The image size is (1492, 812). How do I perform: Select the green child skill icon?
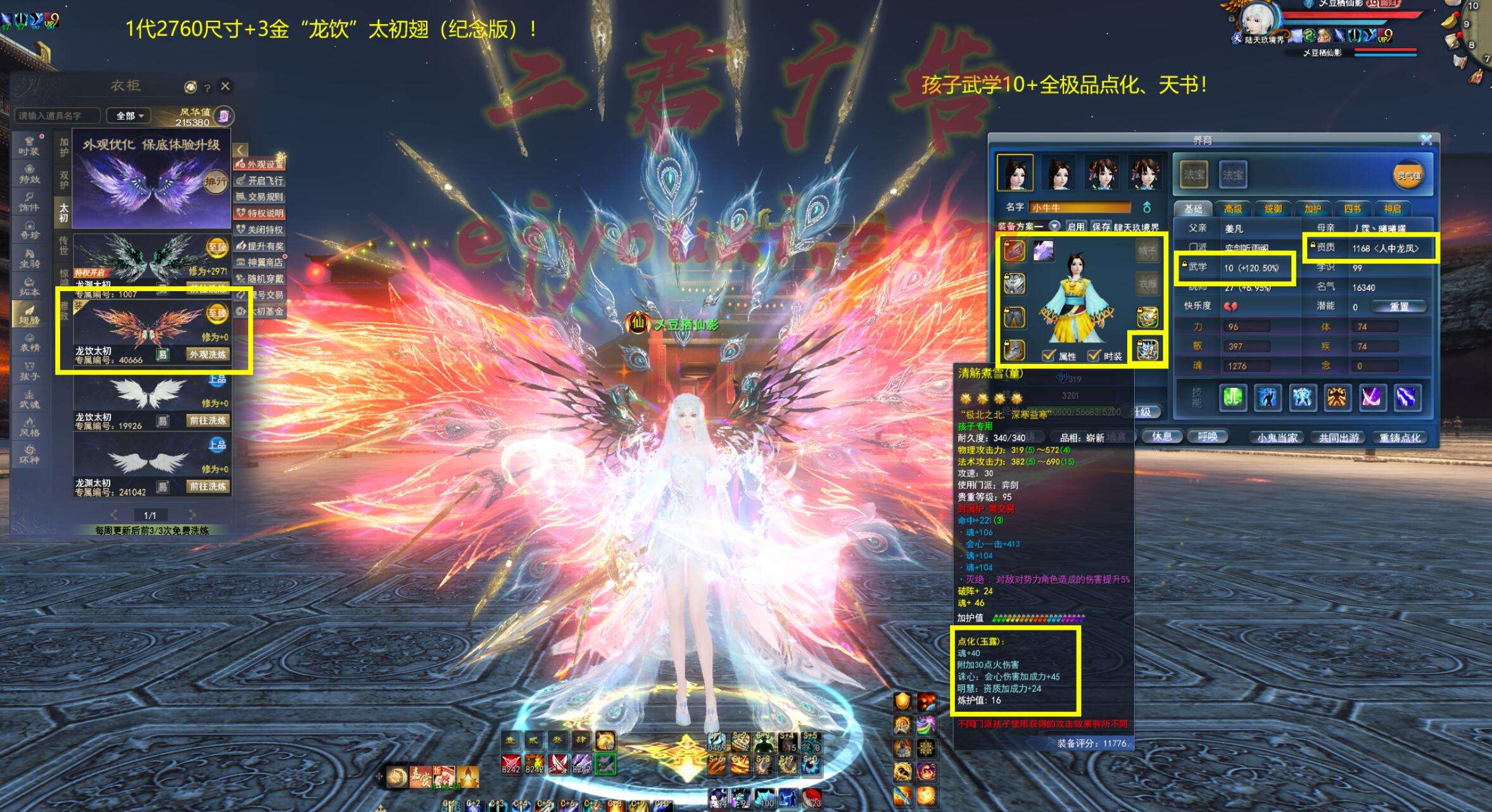coord(1232,397)
